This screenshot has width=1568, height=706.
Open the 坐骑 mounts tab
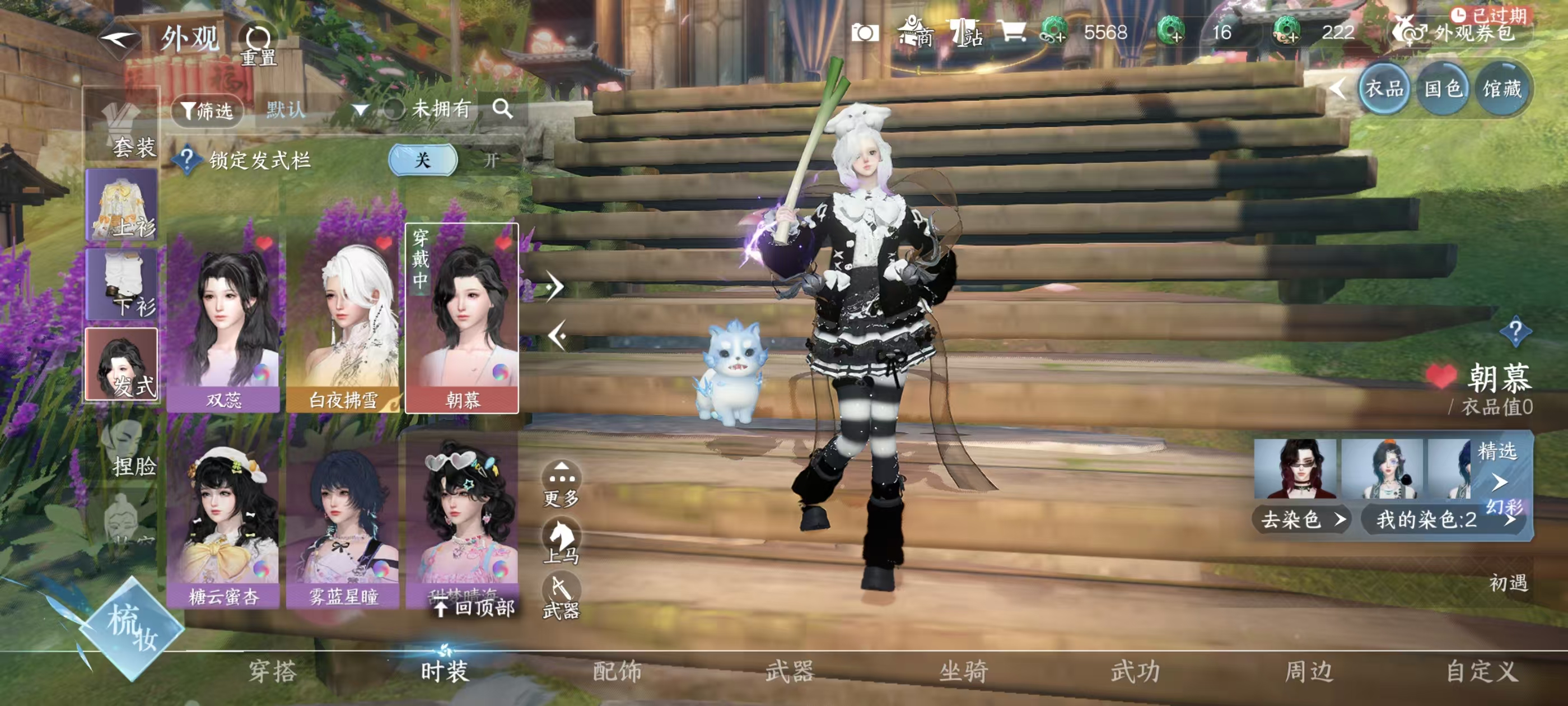[x=963, y=671]
